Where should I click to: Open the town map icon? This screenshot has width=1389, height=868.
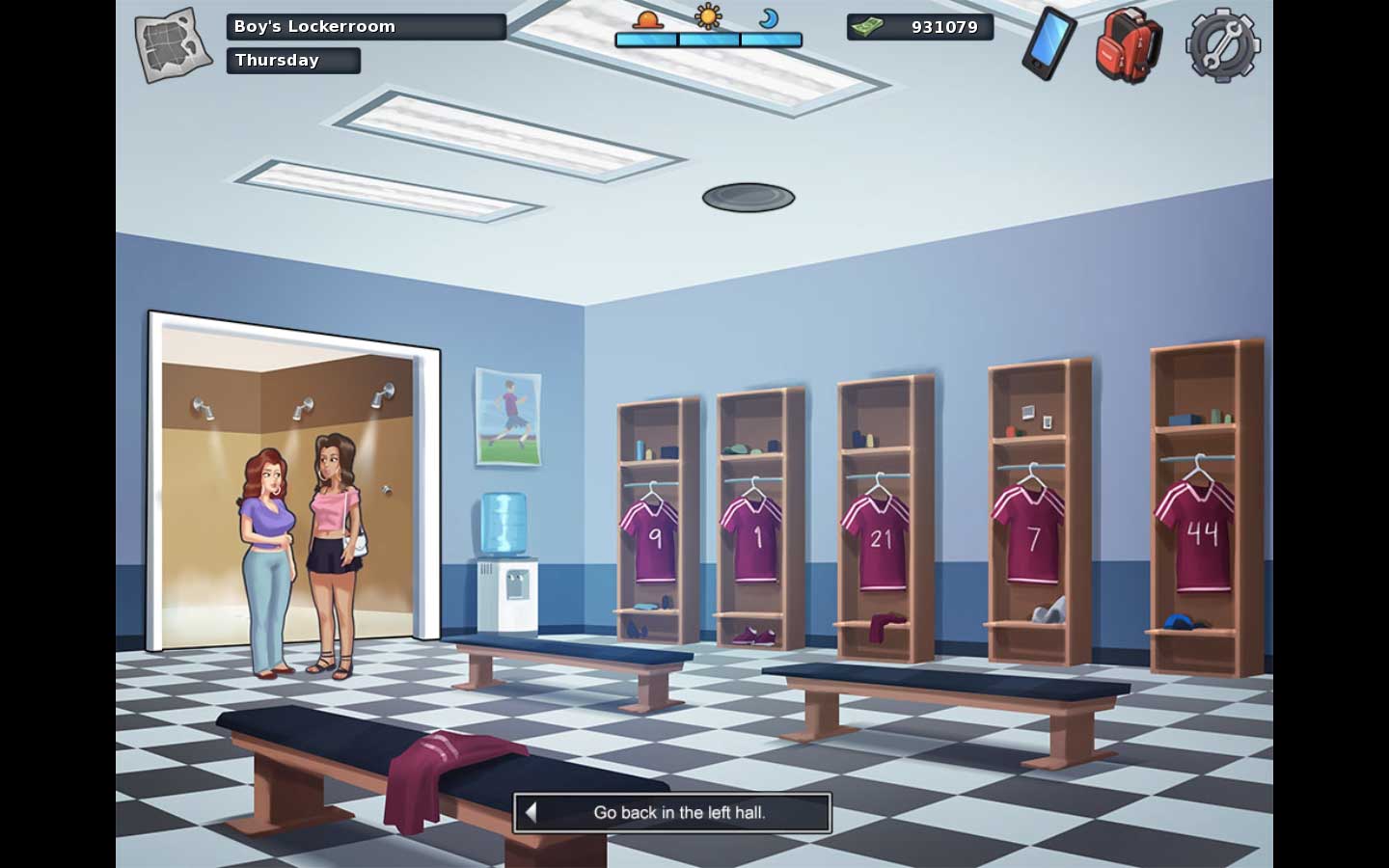(173, 44)
